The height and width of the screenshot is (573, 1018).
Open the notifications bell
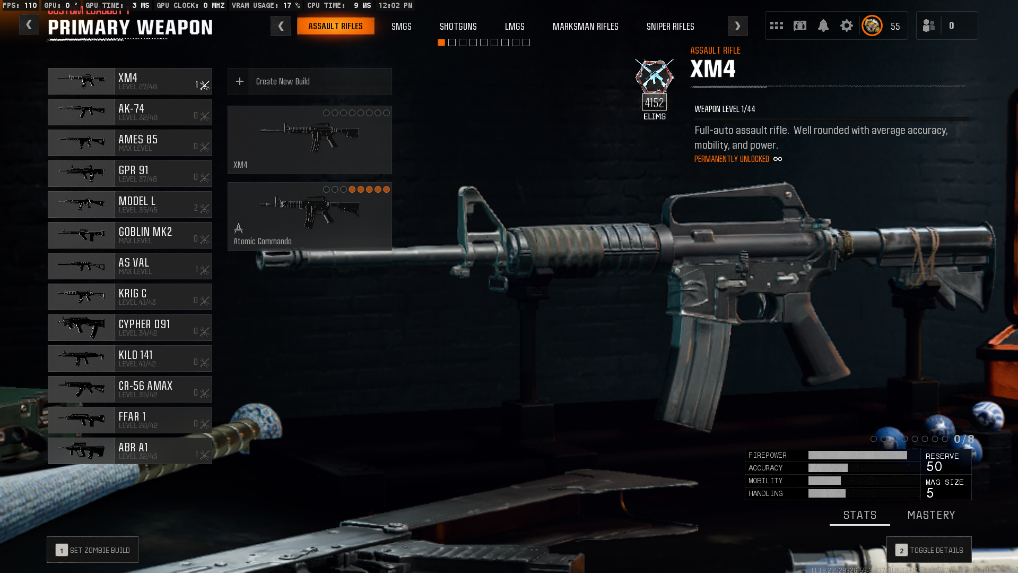(x=823, y=27)
